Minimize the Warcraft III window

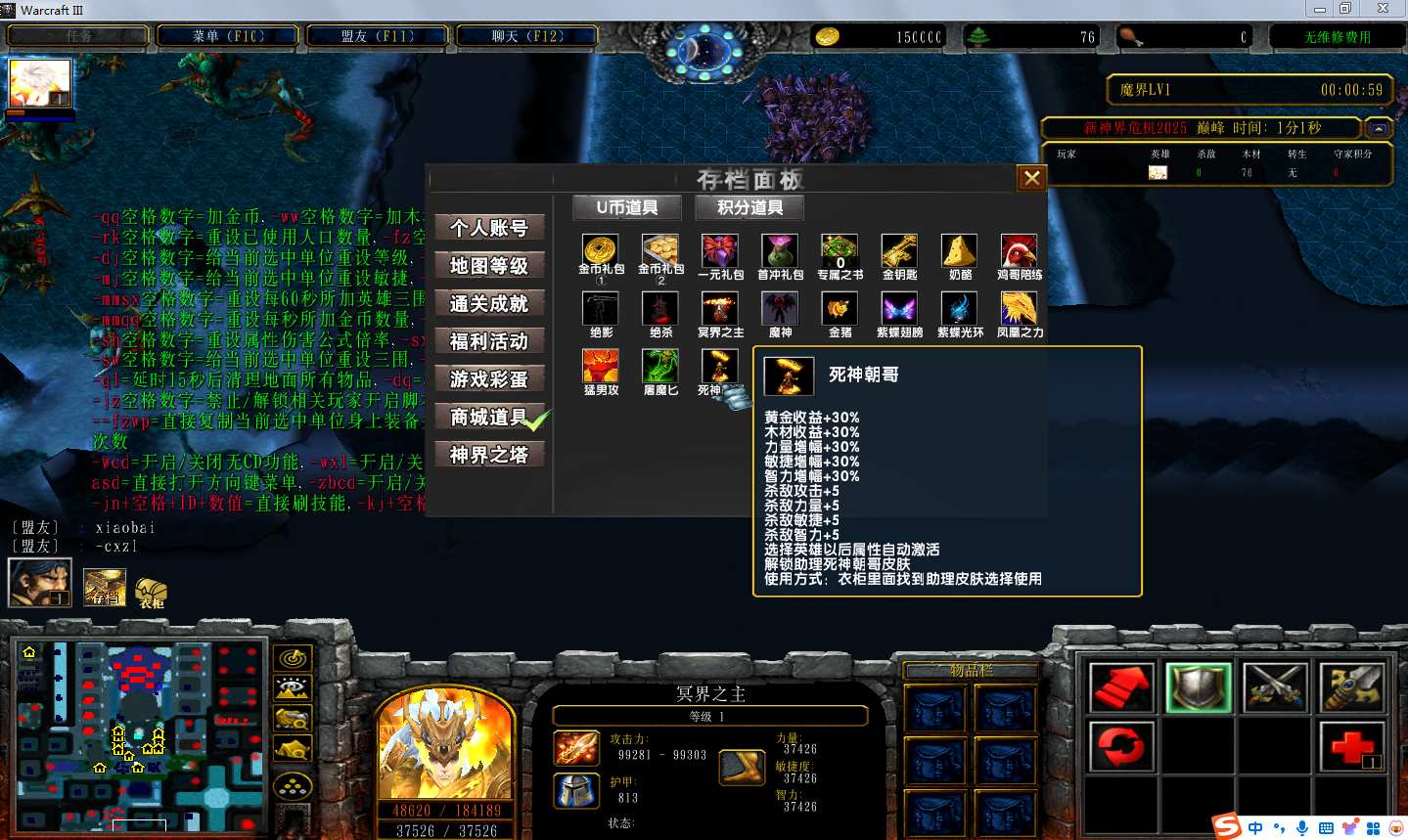click(1319, 9)
